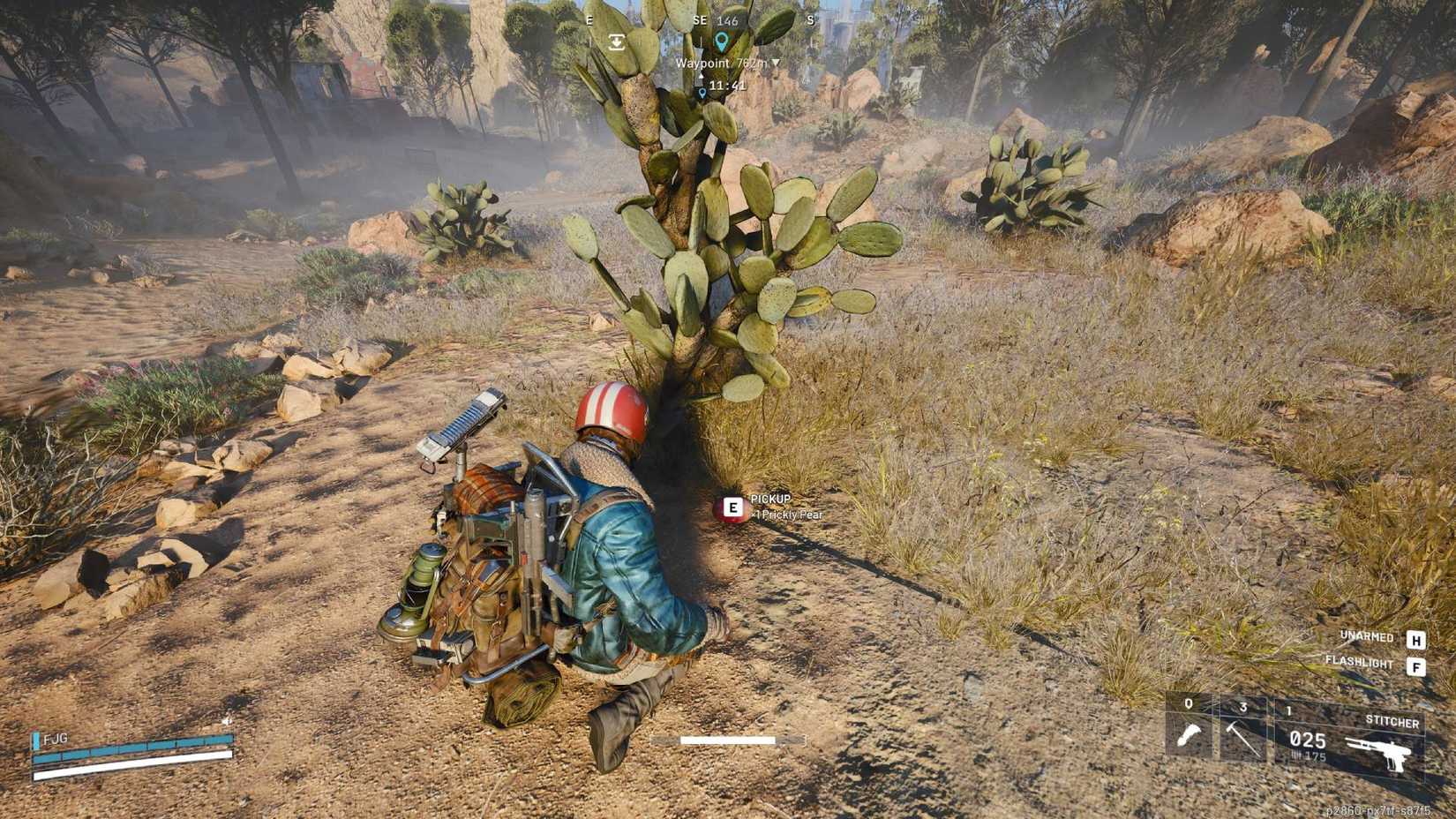
Task: Click the red pickup marker near the cactus
Action: click(x=730, y=507)
